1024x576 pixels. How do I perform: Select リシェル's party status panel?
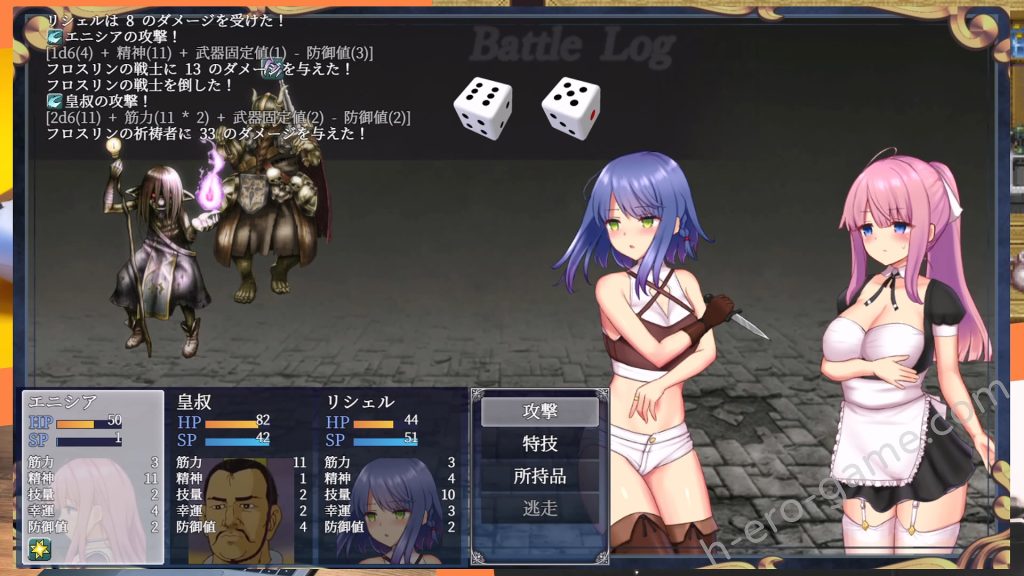[391, 476]
